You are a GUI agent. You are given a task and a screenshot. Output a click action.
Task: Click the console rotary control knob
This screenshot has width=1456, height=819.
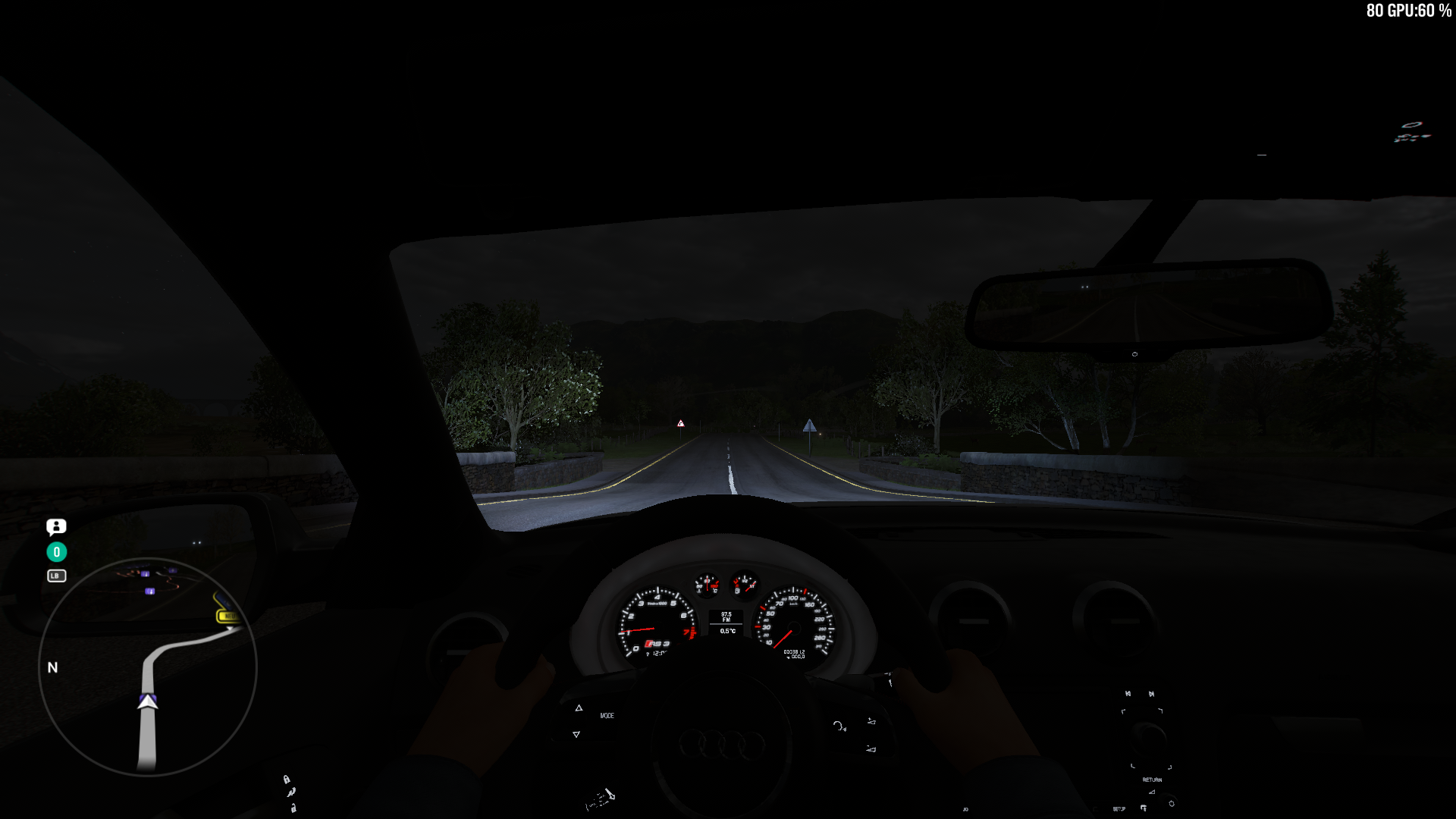coord(1149,739)
